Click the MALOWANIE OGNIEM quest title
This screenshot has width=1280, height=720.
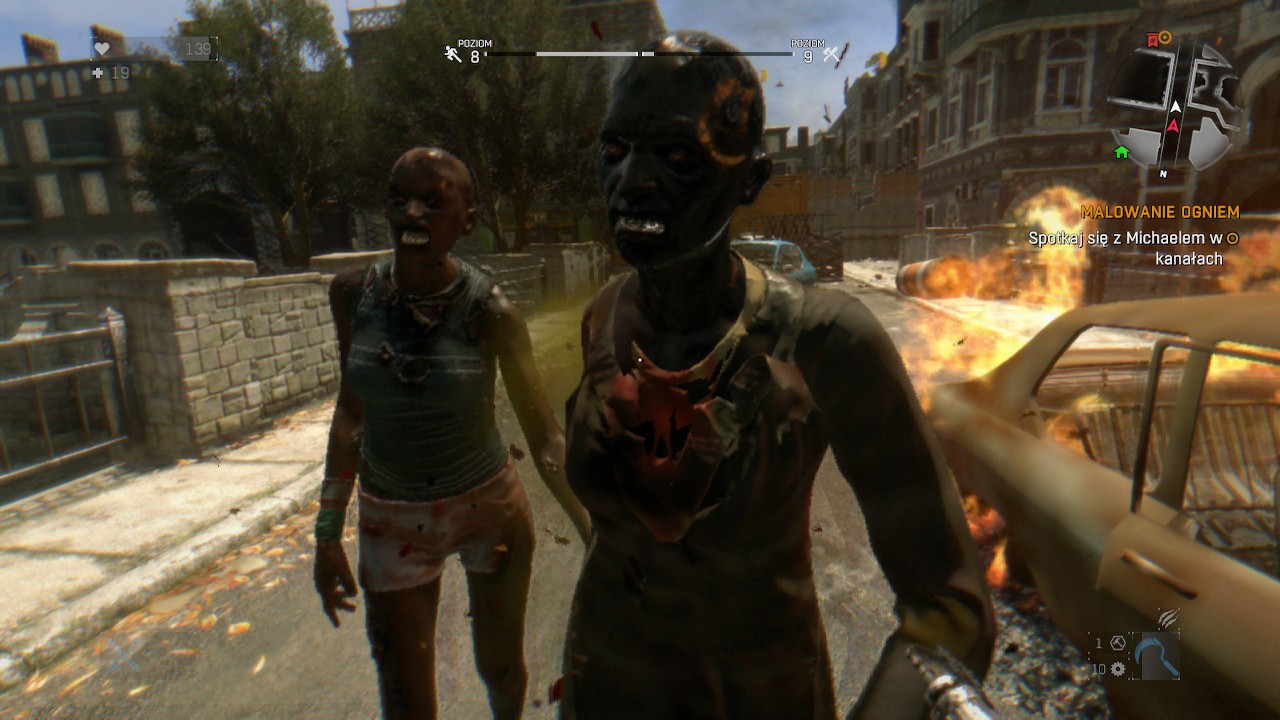(x=1158, y=212)
